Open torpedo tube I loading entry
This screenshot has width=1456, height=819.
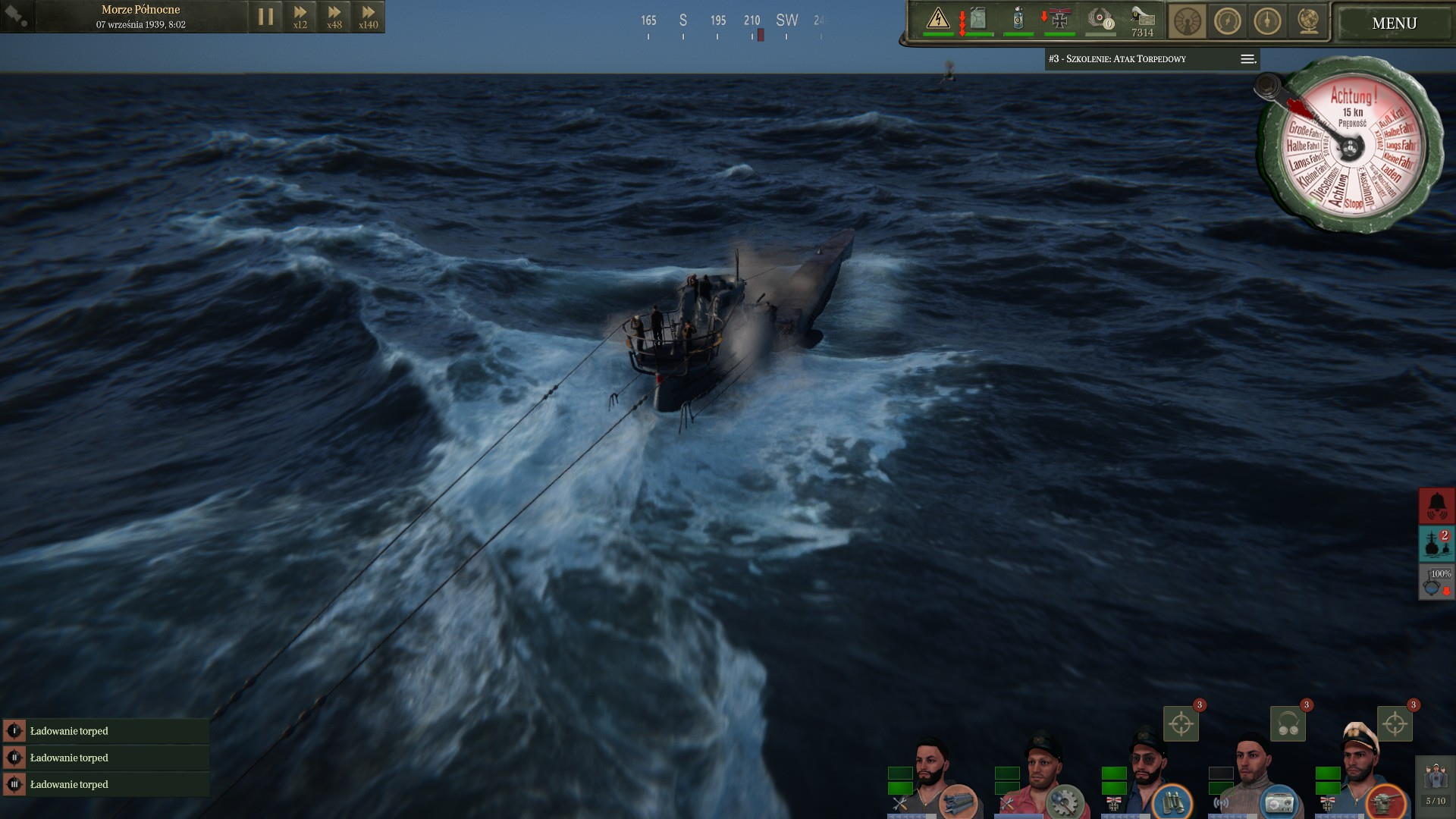[106, 731]
